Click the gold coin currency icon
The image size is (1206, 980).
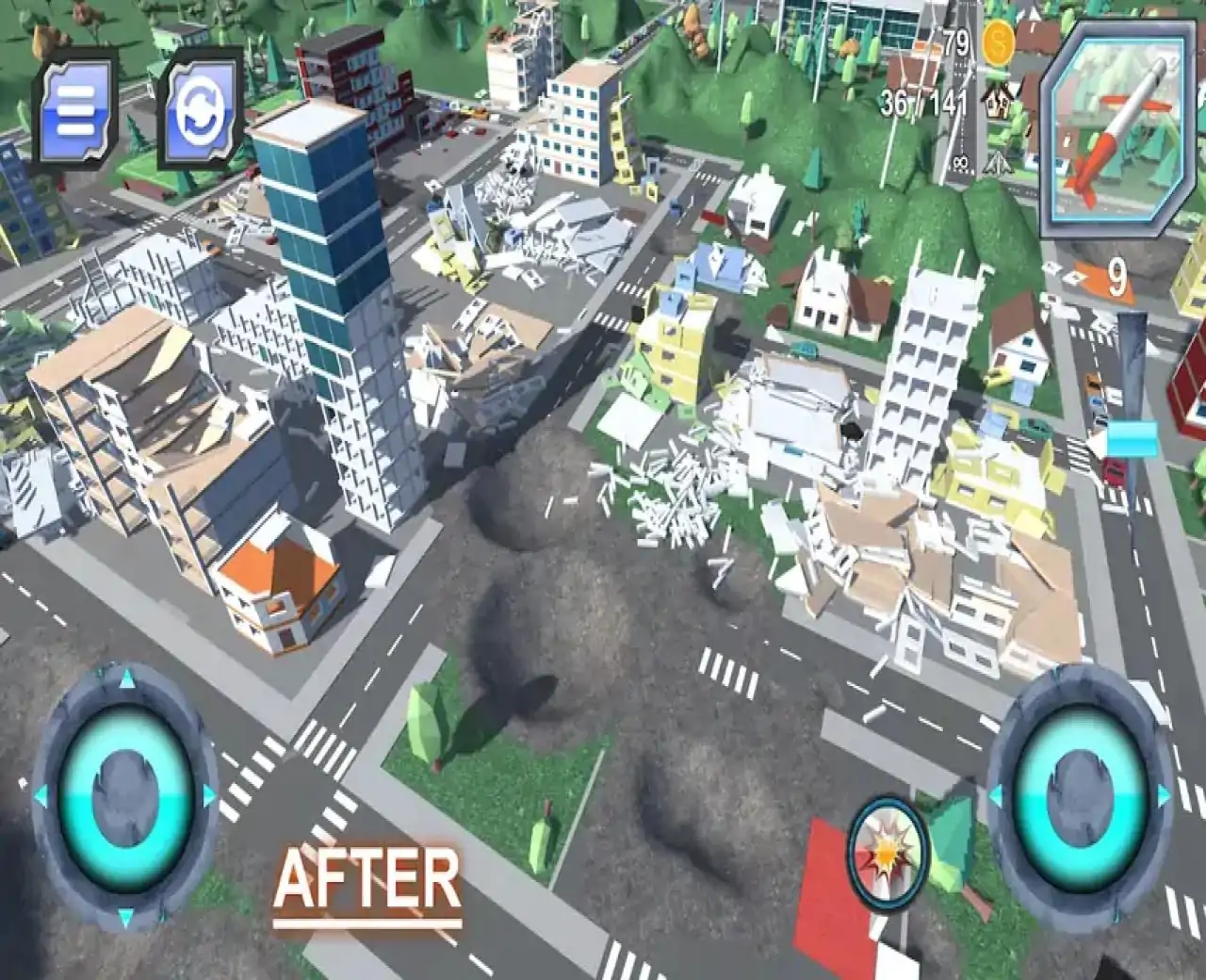(997, 42)
